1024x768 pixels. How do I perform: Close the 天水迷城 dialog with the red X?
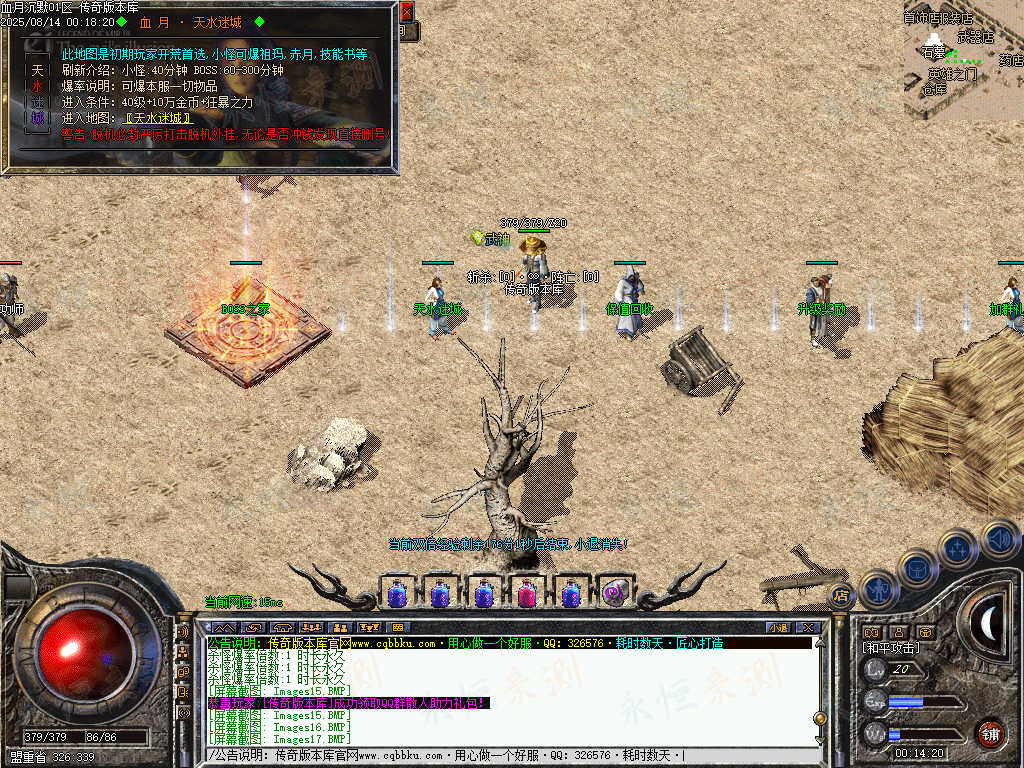[406, 12]
